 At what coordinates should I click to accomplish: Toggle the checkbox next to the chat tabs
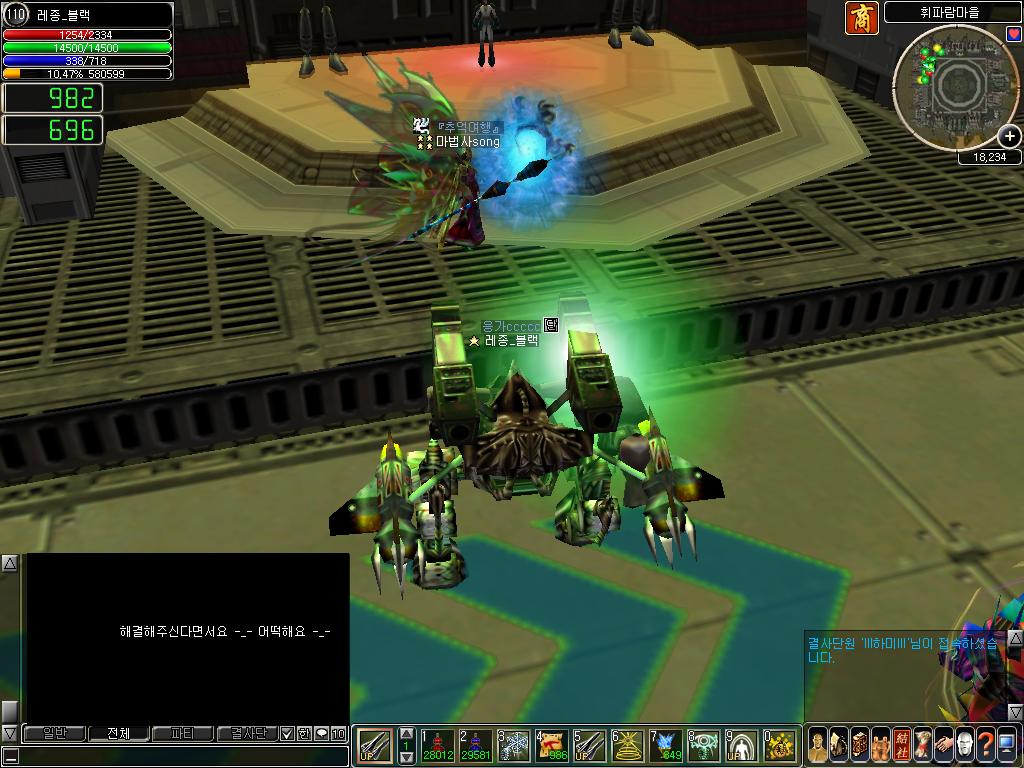coord(288,733)
